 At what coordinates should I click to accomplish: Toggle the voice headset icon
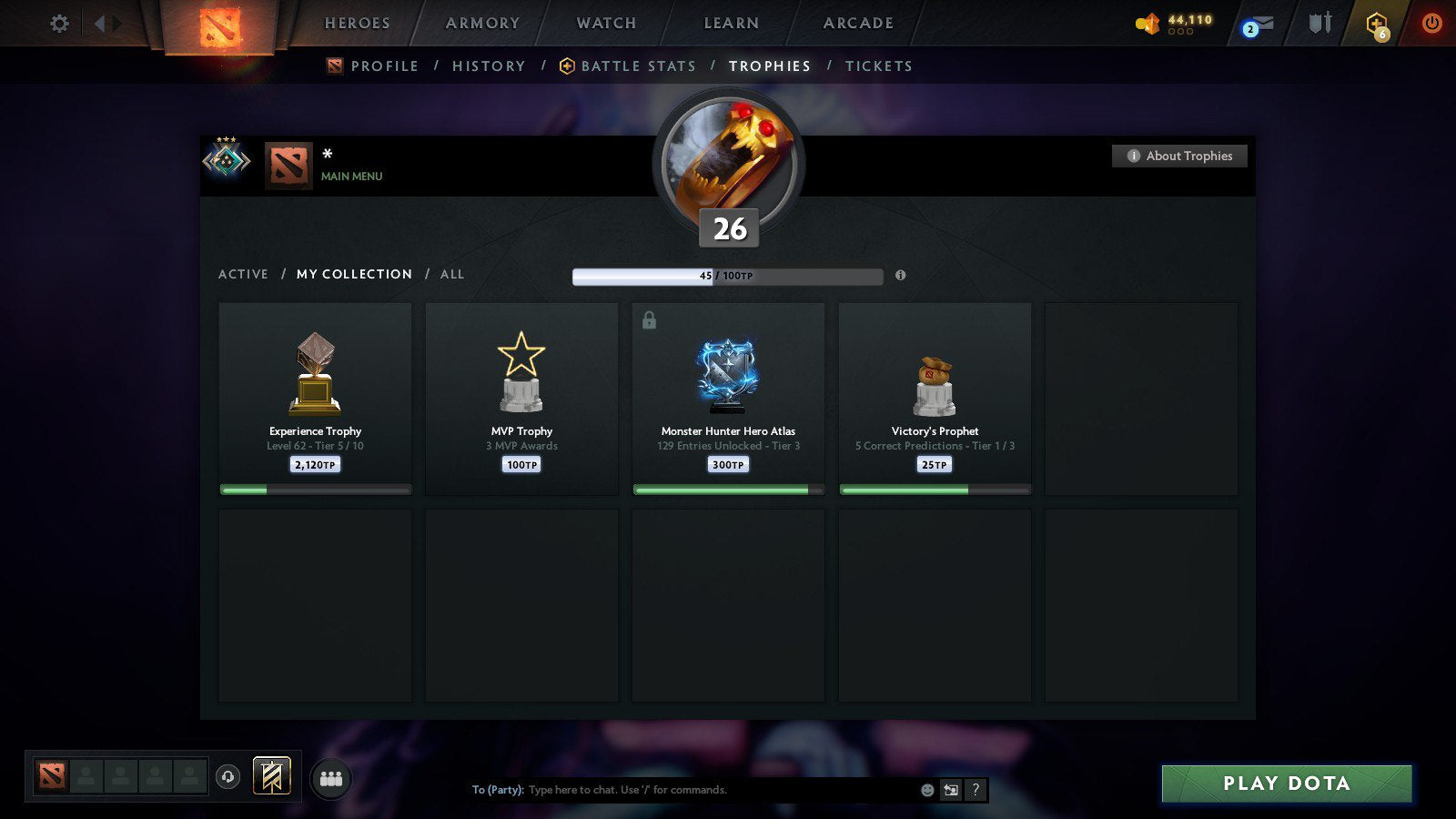coord(228,774)
